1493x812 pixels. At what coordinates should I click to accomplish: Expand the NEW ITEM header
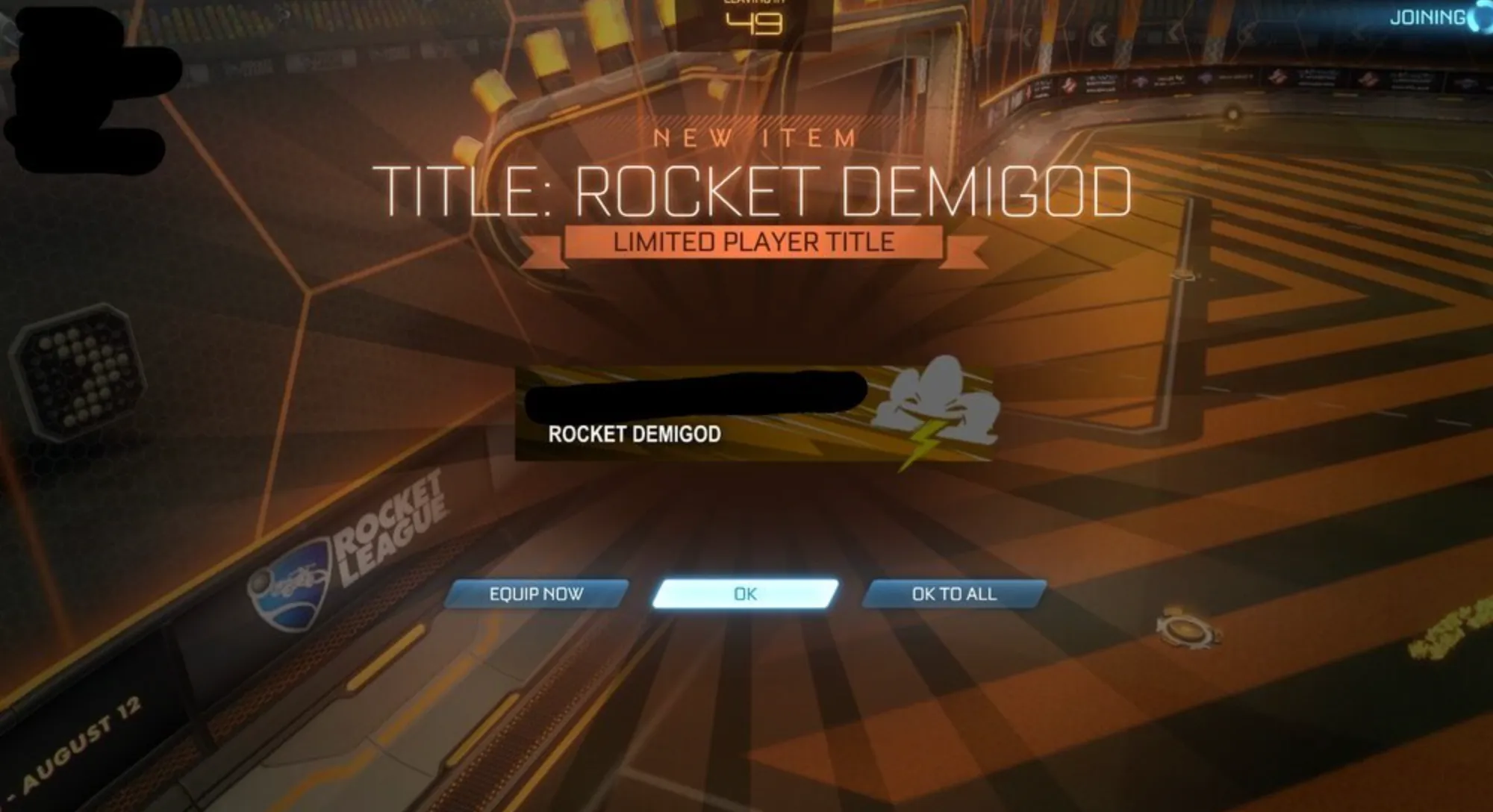754,136
